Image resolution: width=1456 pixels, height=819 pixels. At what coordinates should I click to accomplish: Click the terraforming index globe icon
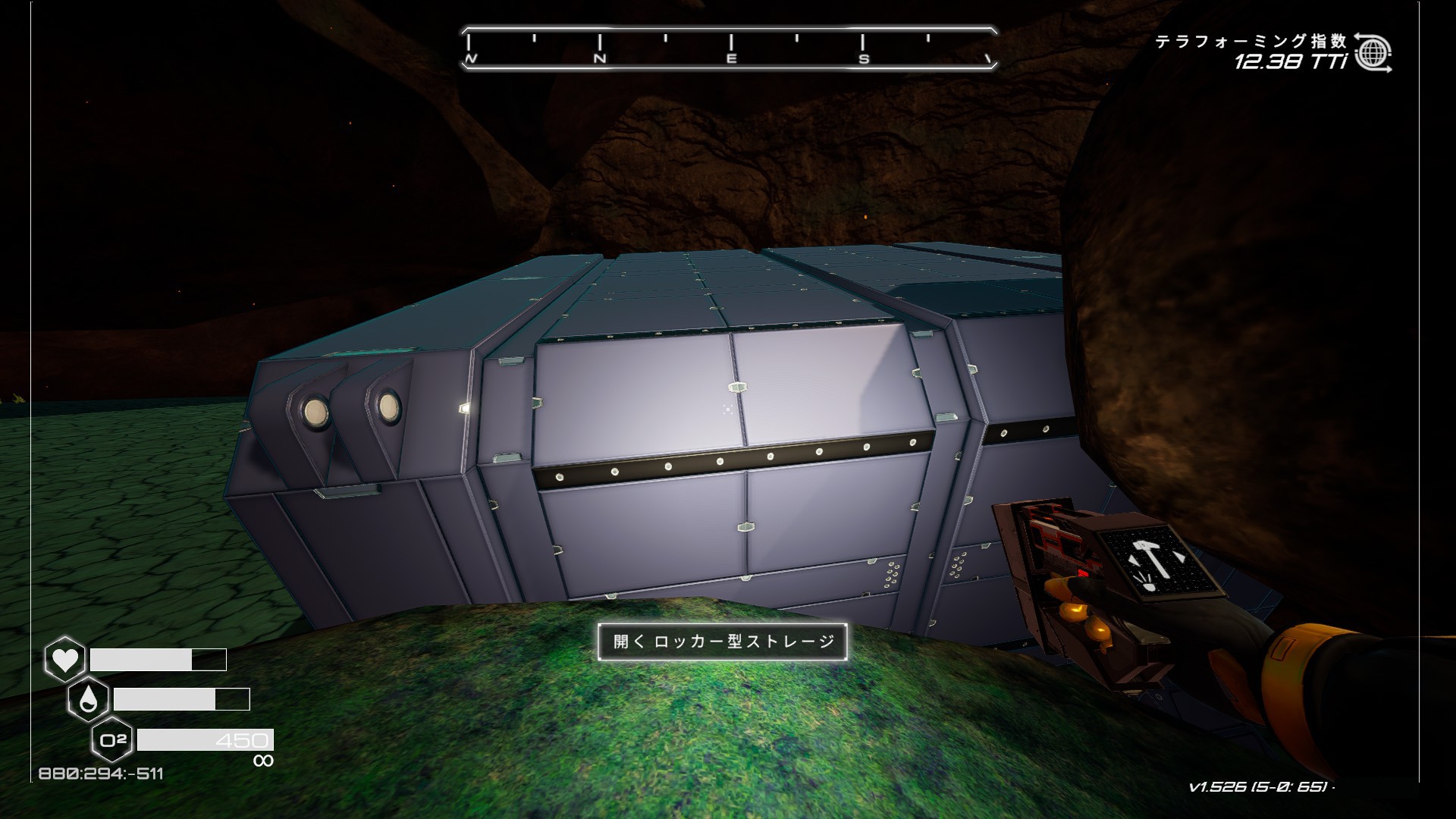[x=1373, y=52]
